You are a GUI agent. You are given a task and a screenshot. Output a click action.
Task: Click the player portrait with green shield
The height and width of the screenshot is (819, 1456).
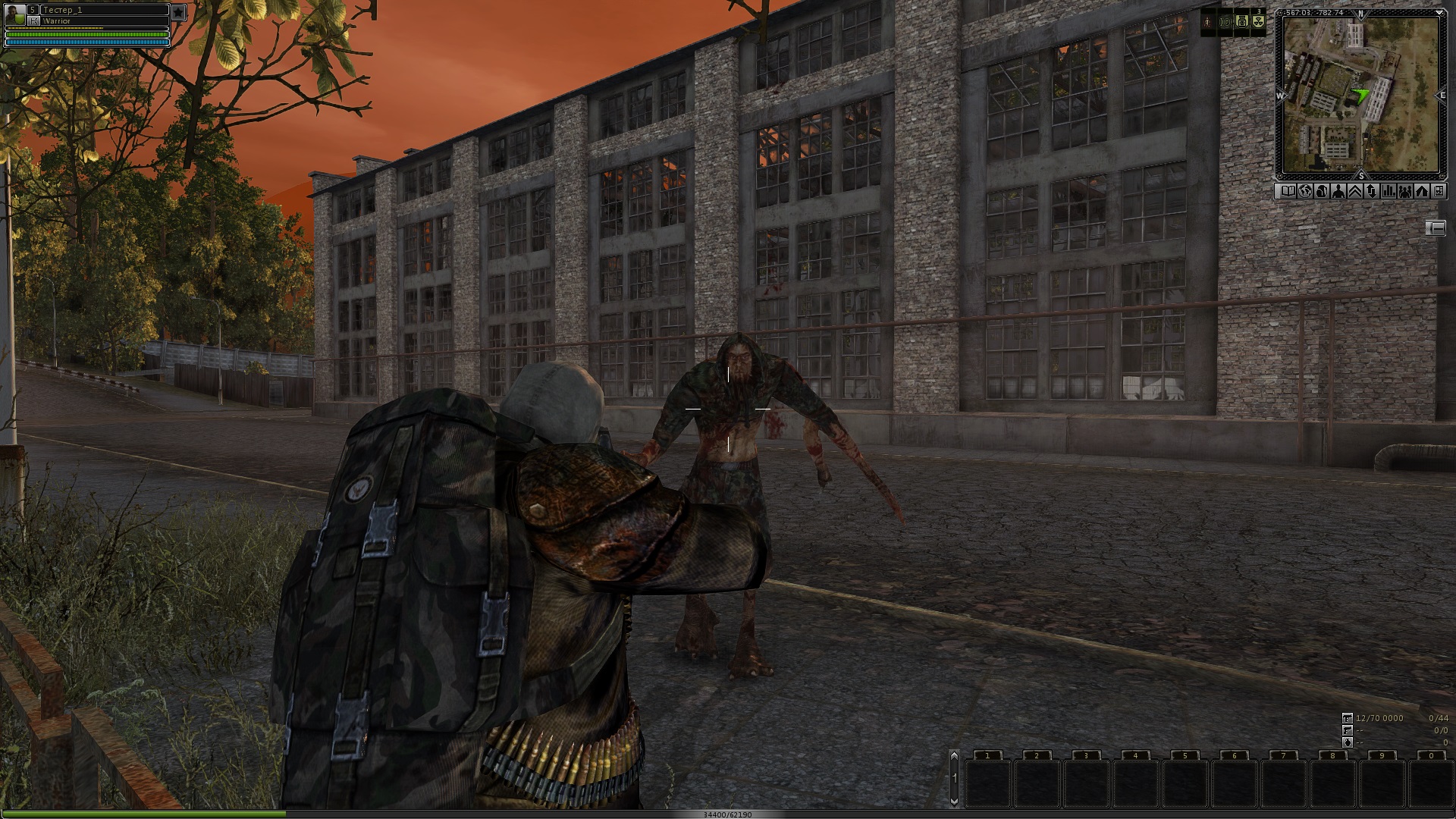(14, 14)
